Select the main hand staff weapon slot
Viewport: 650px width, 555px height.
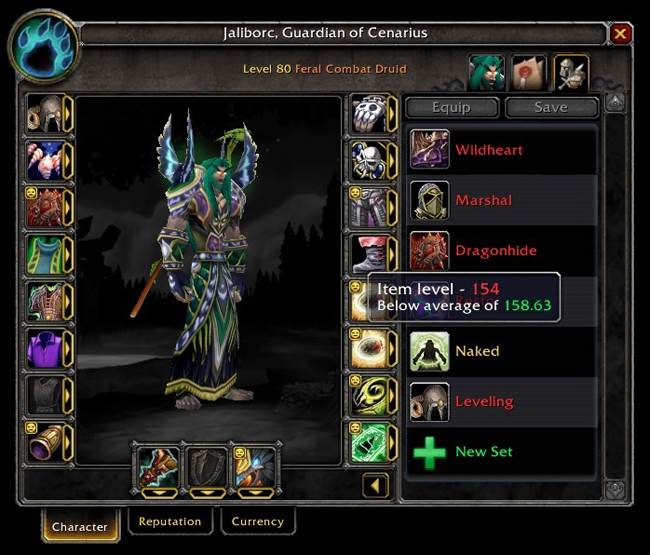coord(157,467)
